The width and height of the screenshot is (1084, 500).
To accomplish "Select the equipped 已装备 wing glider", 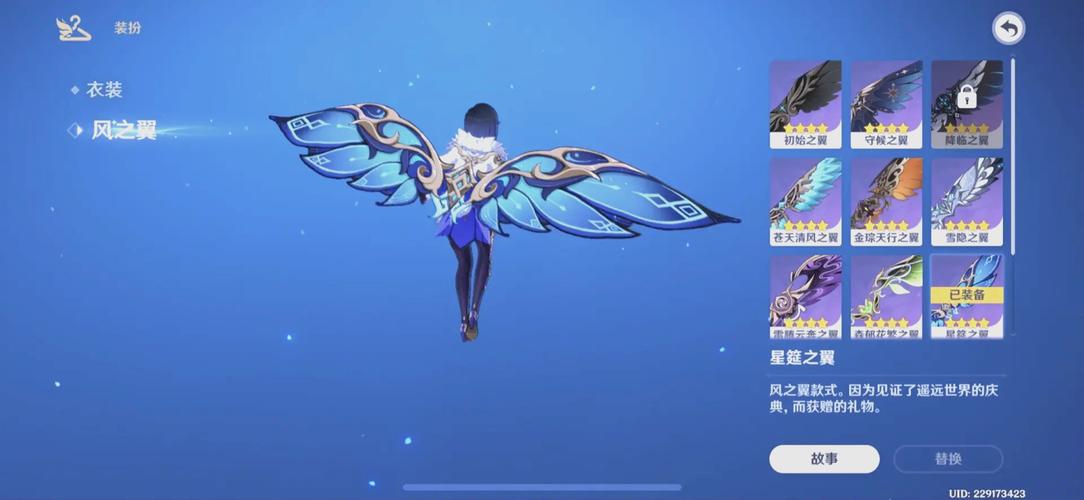I will point(966,295).
